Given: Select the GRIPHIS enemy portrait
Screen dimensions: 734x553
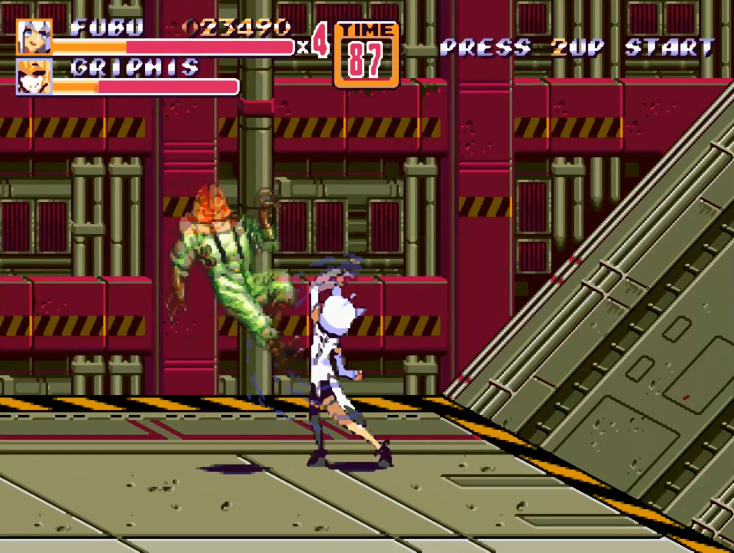Looking at the screenshot, I should pos(34,77).
